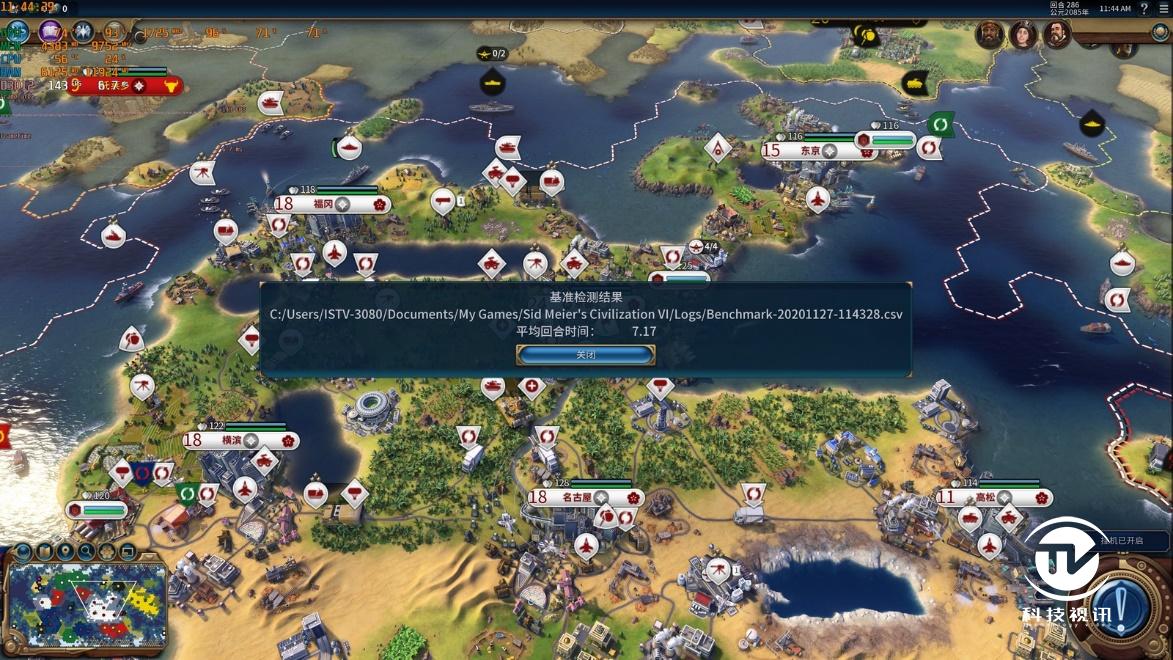The width and height of the screenshot is (1173, 660).
Task: Open the government wings button
Action: click(82, 32)
